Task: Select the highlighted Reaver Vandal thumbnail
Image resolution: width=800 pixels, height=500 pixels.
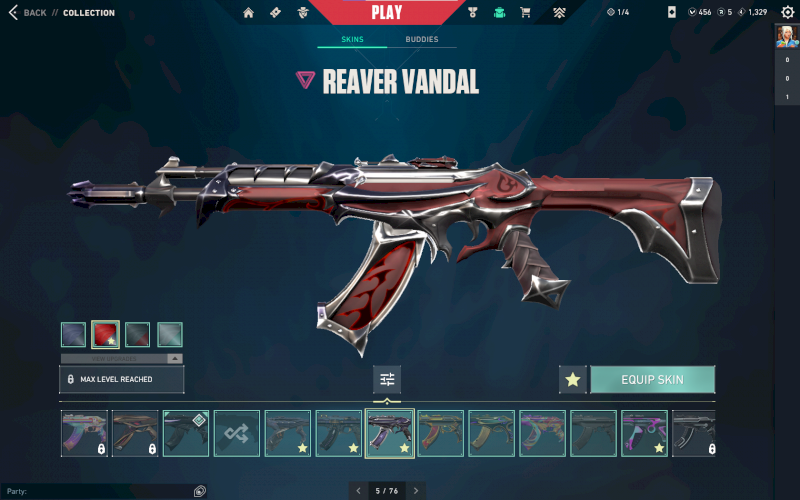Action: point(390,434)
